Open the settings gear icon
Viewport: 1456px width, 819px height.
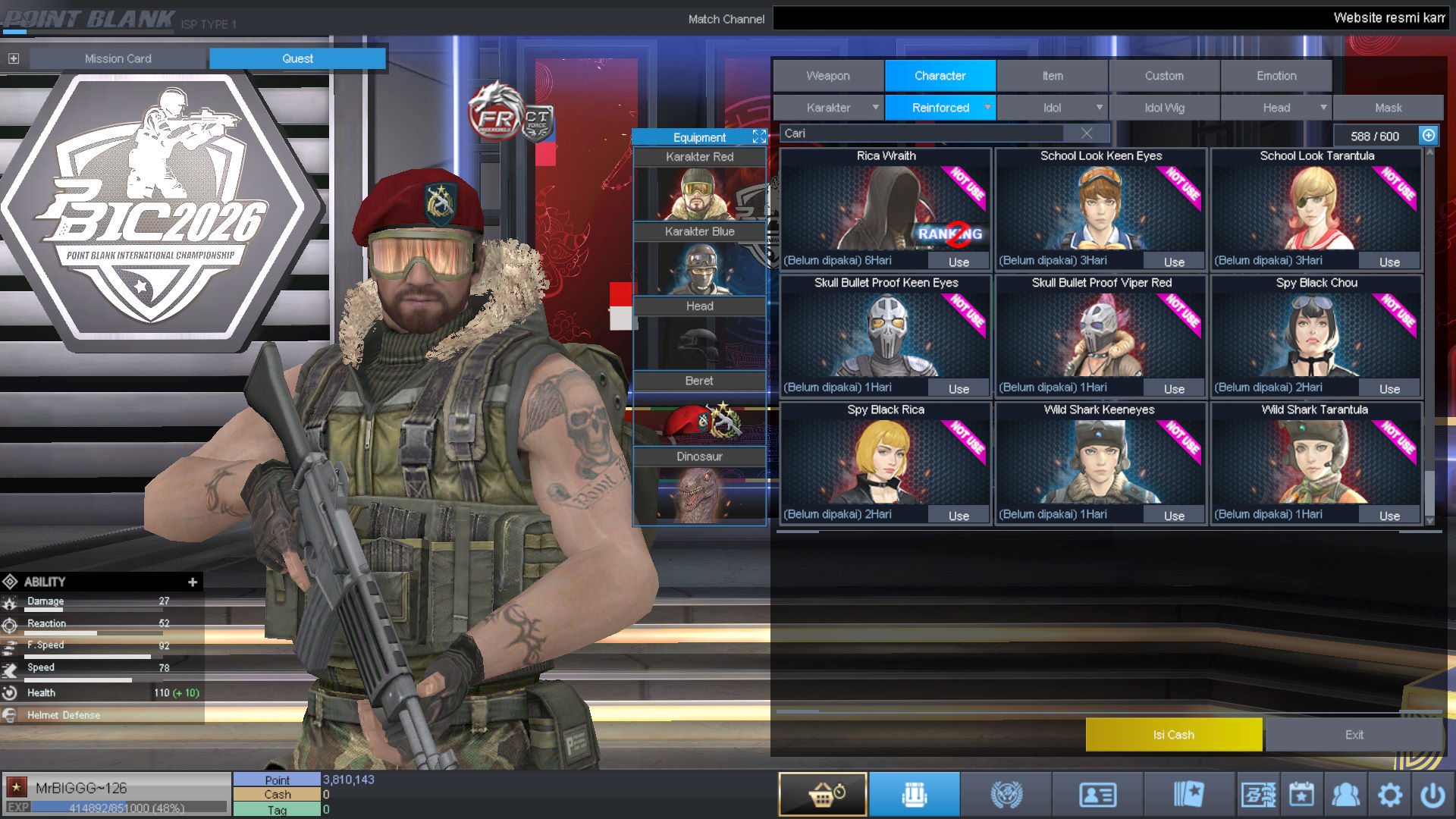[1390, 795]
